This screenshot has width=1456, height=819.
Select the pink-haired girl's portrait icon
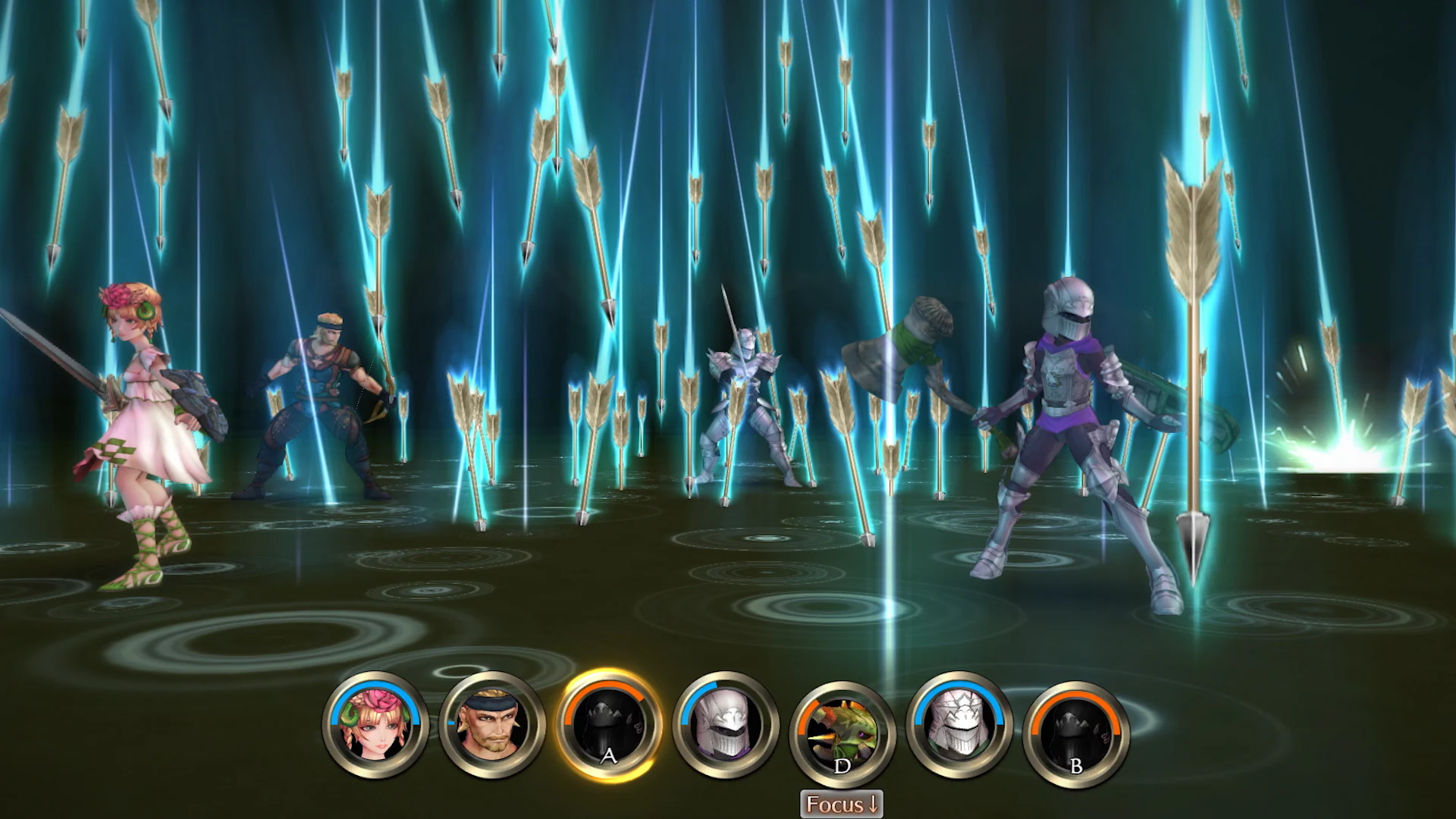tap(375, 724)
